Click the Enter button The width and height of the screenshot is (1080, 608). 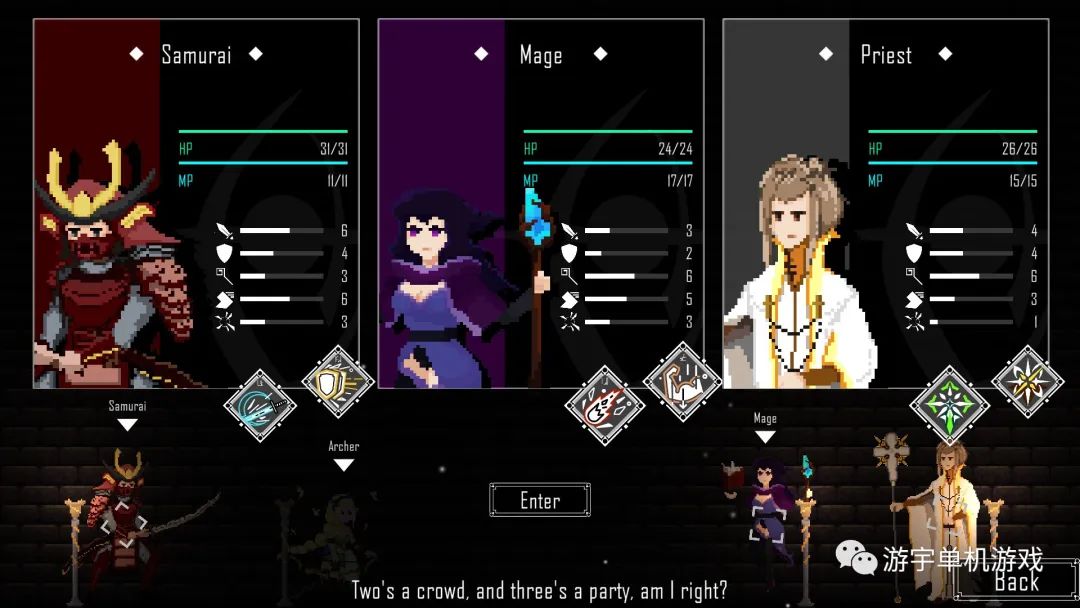(x=540, y=500)
